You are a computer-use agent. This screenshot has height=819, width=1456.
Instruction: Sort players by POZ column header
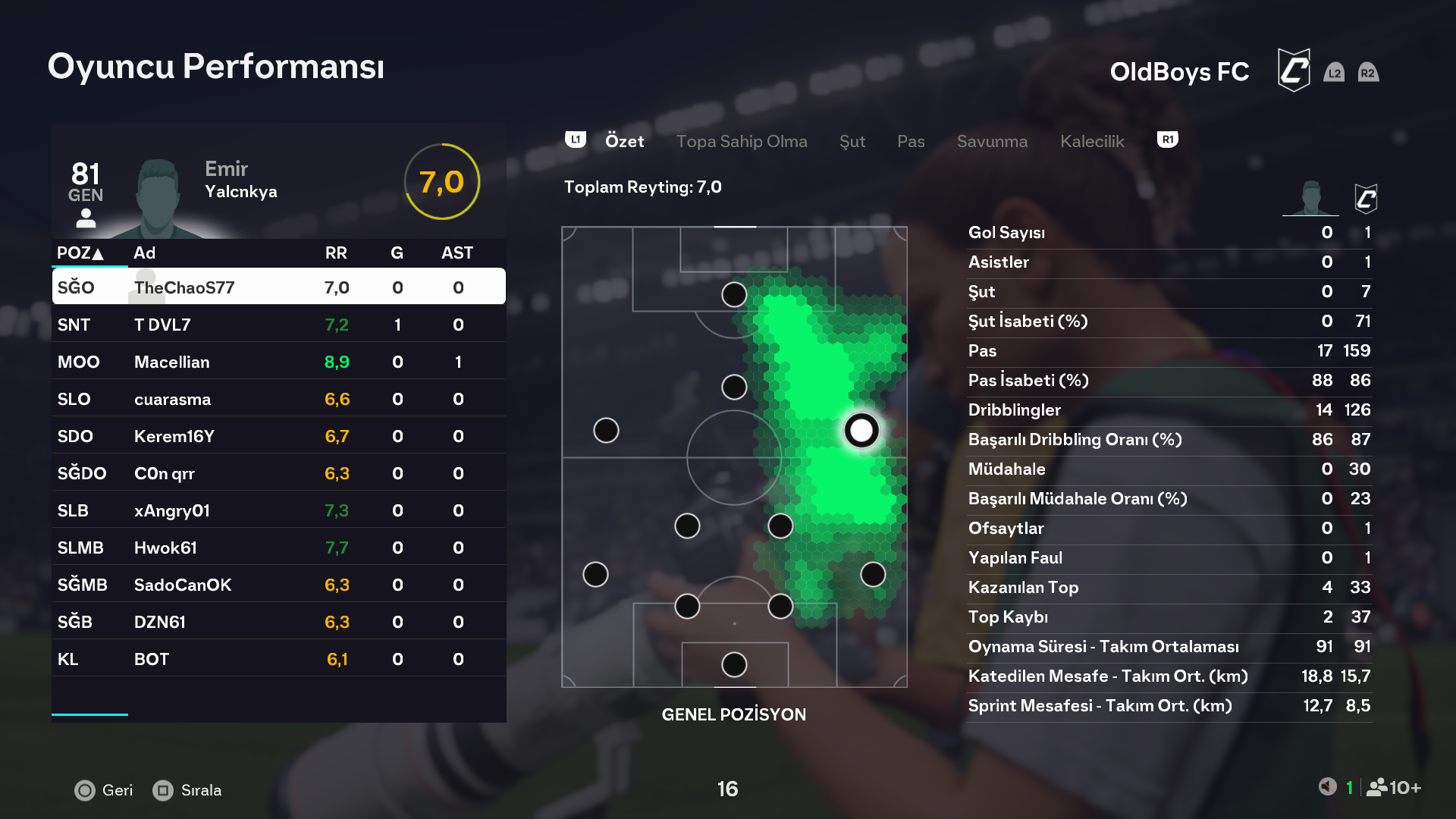click(80, 253)
